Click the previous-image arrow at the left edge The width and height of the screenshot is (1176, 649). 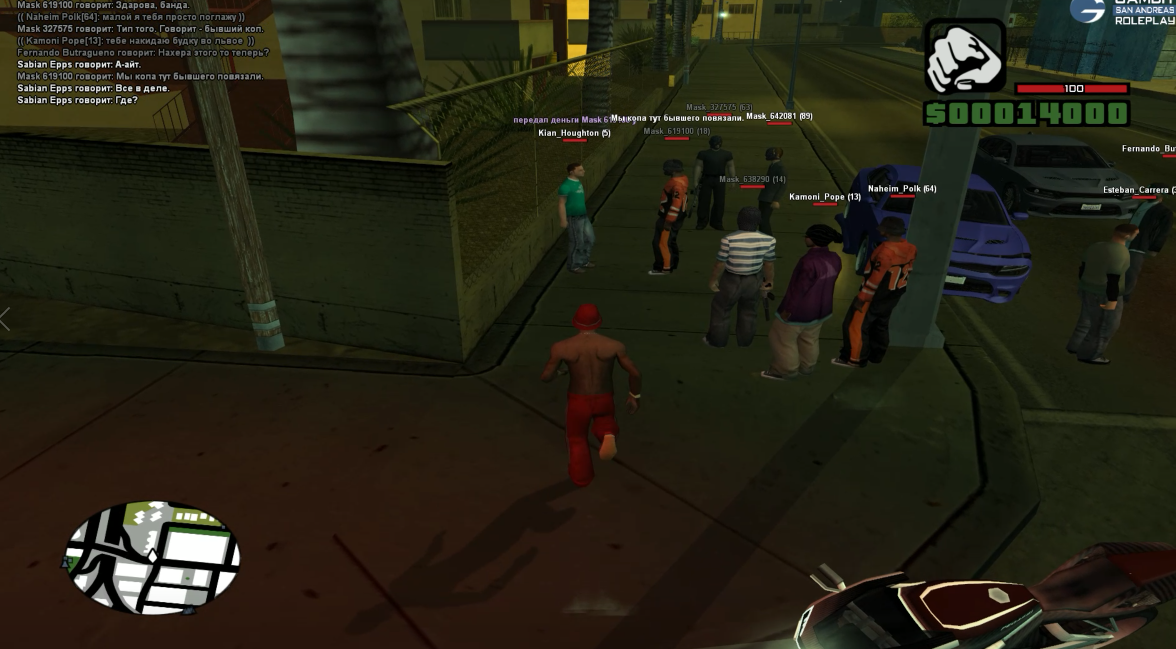5,319
